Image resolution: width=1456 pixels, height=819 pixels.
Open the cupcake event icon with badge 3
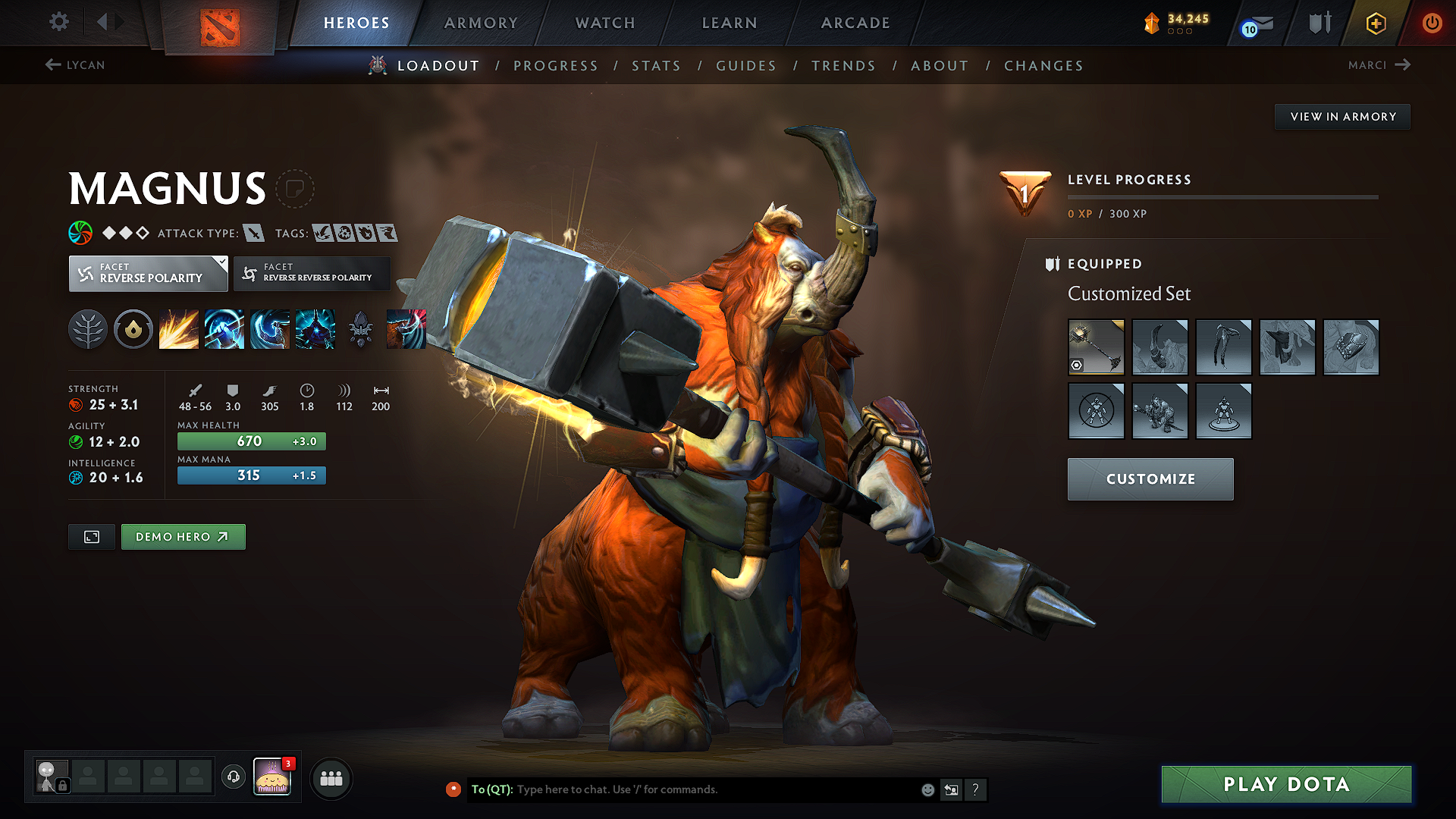pyautogui.click(x=273, y=776)
